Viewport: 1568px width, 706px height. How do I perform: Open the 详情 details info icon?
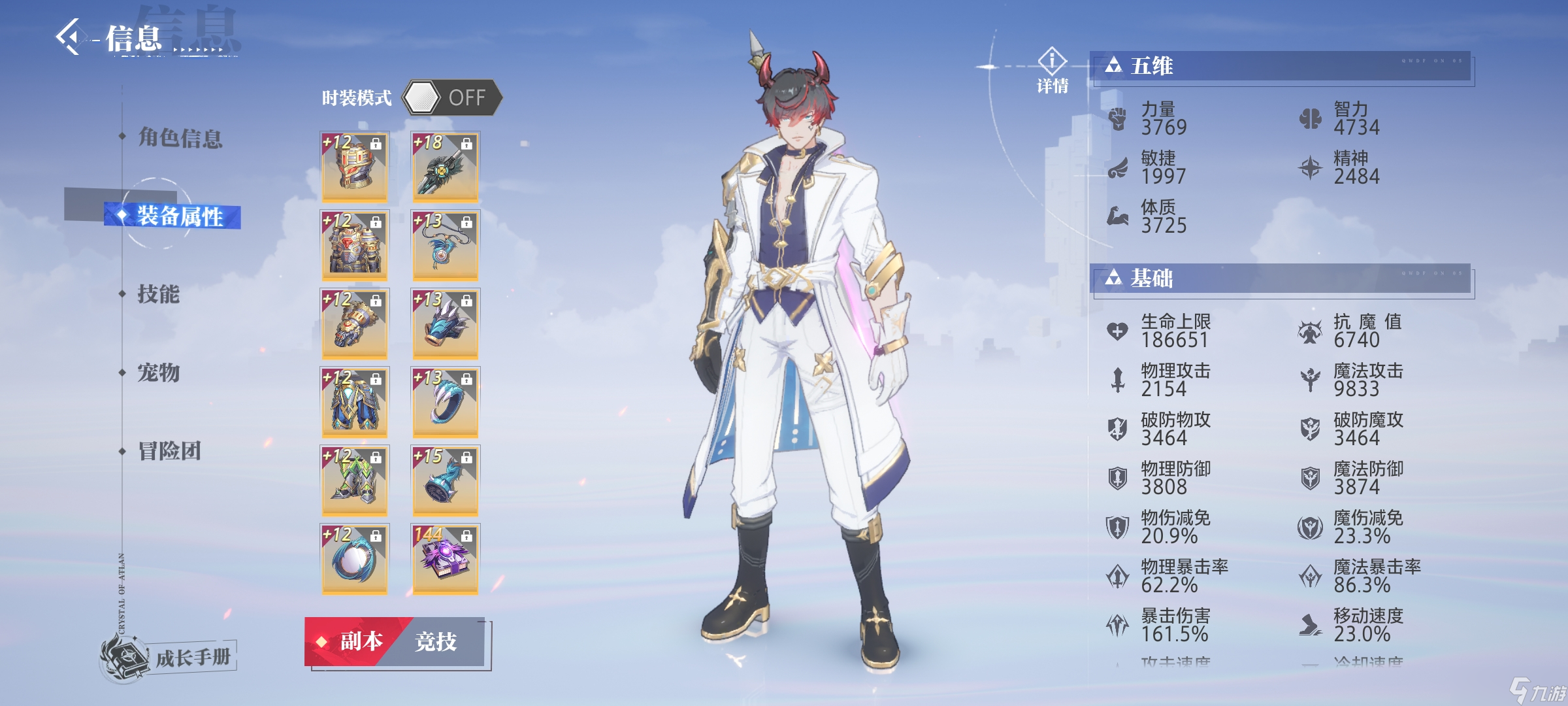(x=1052, y=70)
